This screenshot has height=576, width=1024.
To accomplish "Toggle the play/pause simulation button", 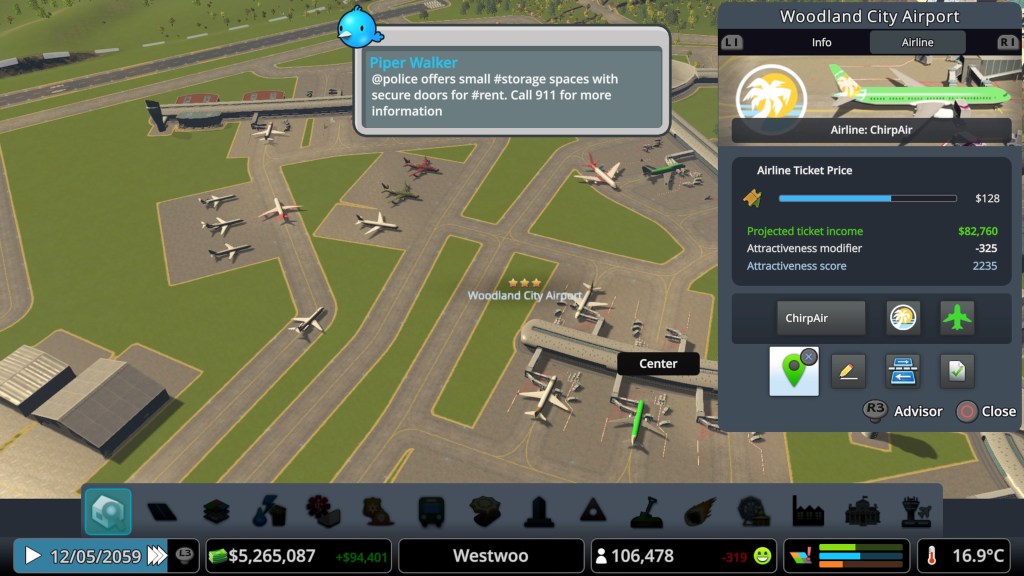I will tap(33, 555).
